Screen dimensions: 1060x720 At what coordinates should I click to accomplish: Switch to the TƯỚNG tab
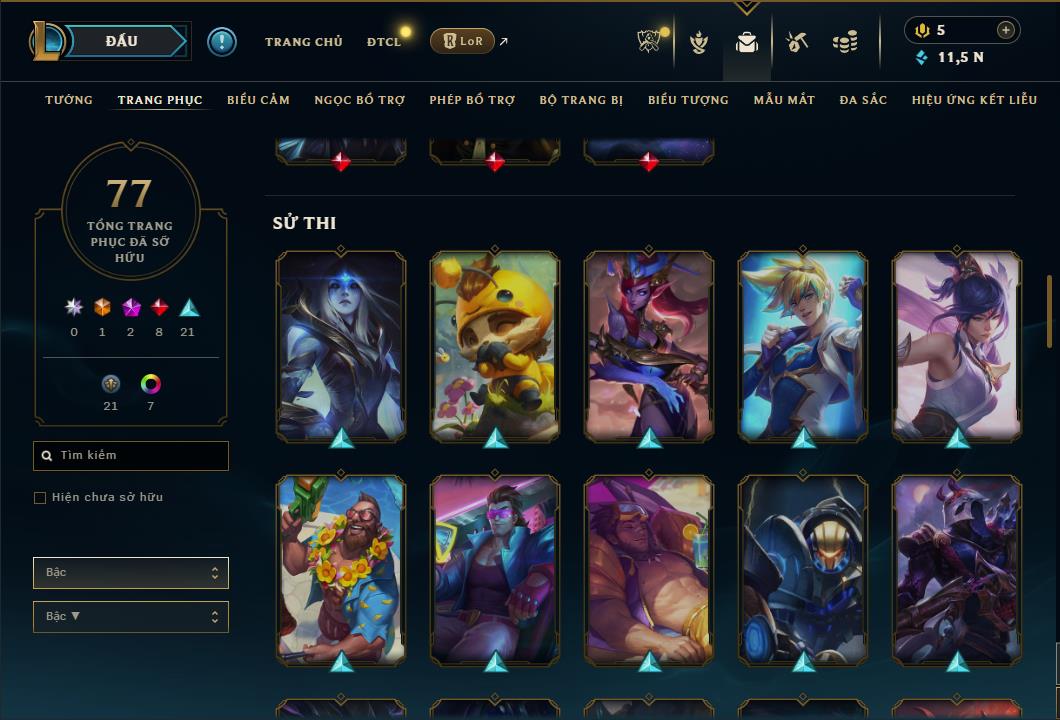[69, 100]
